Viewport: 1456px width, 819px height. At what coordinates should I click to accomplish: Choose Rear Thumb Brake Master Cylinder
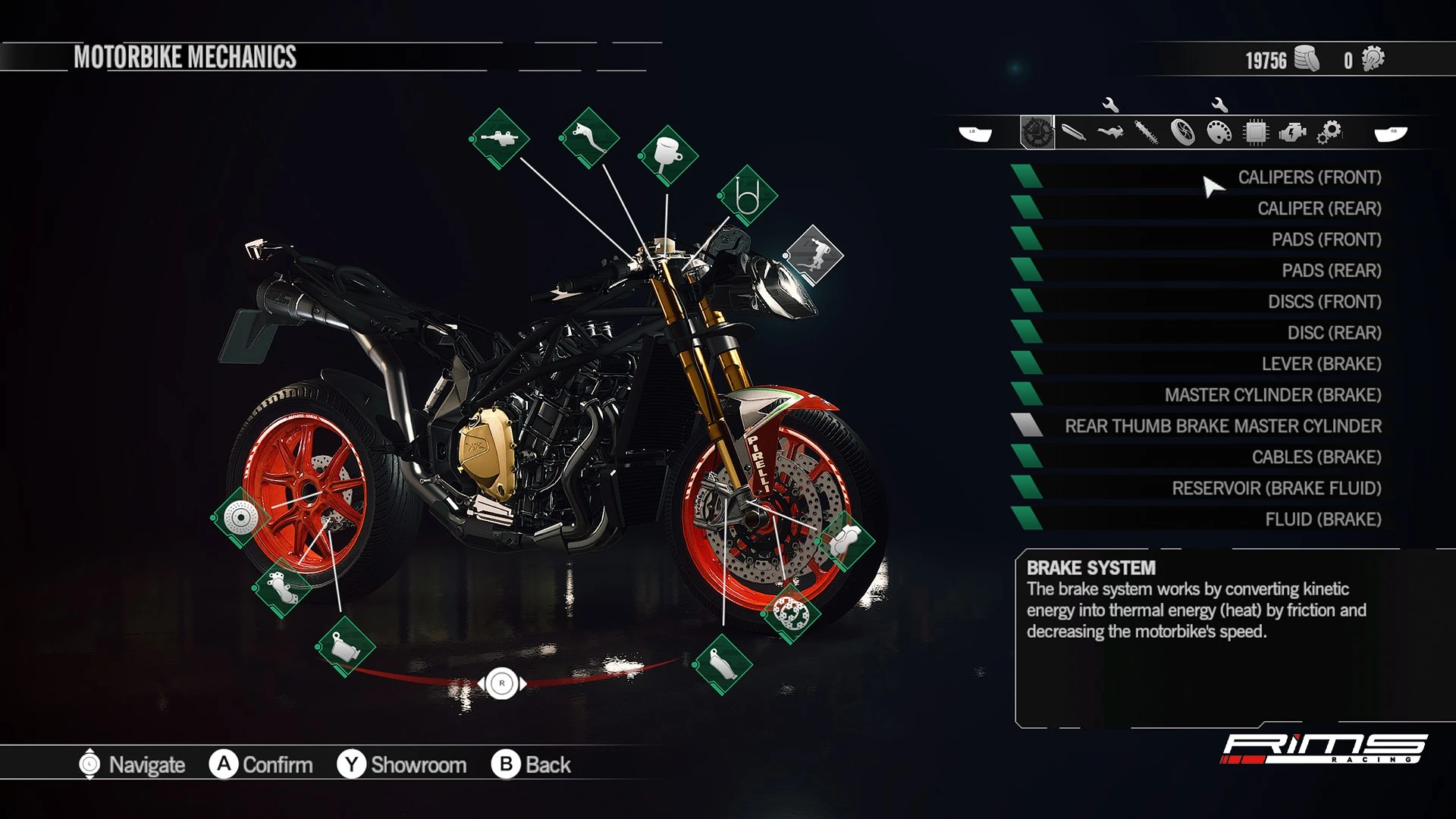point(1222,426)
